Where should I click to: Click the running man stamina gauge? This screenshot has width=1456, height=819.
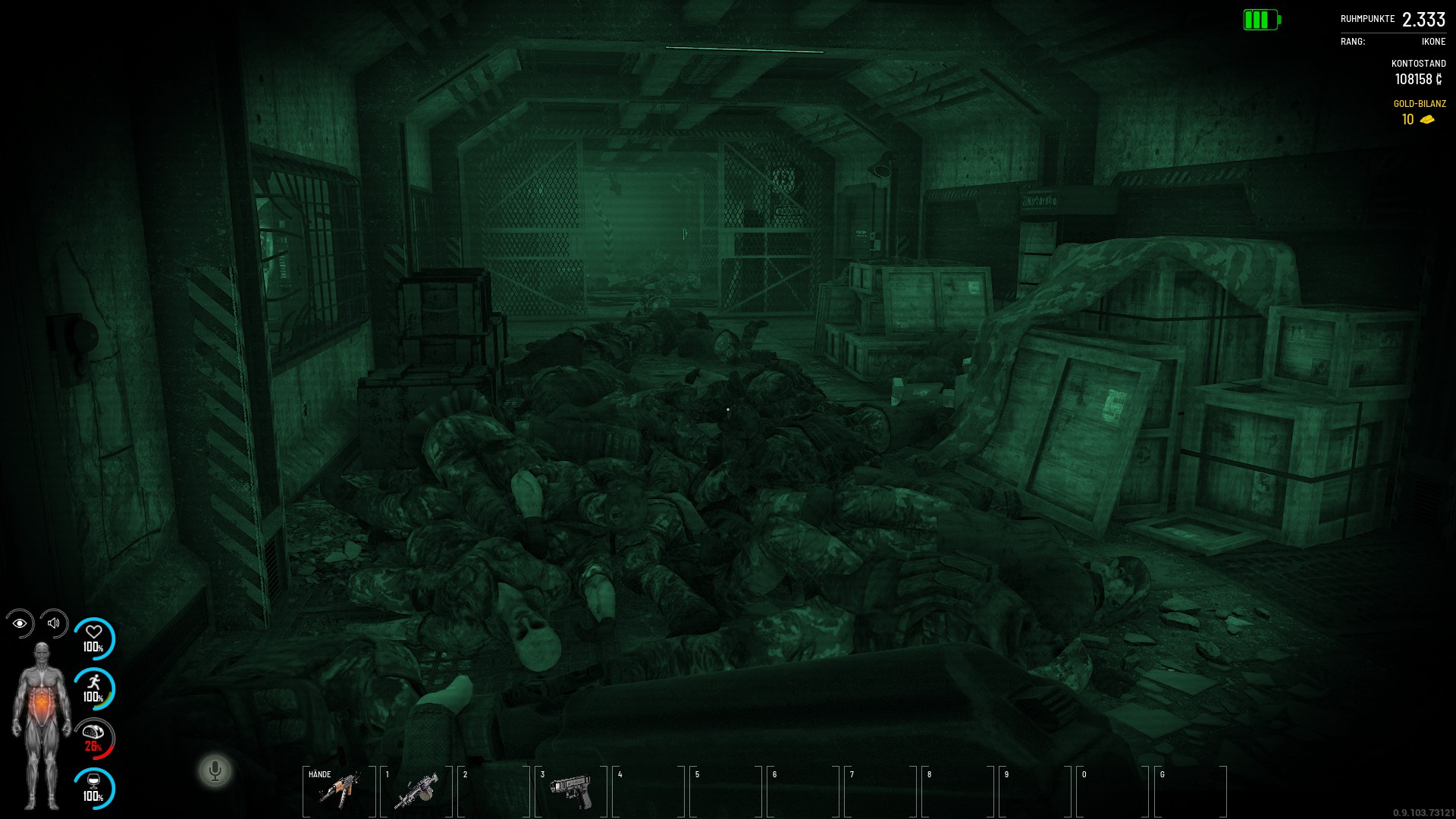94,689
